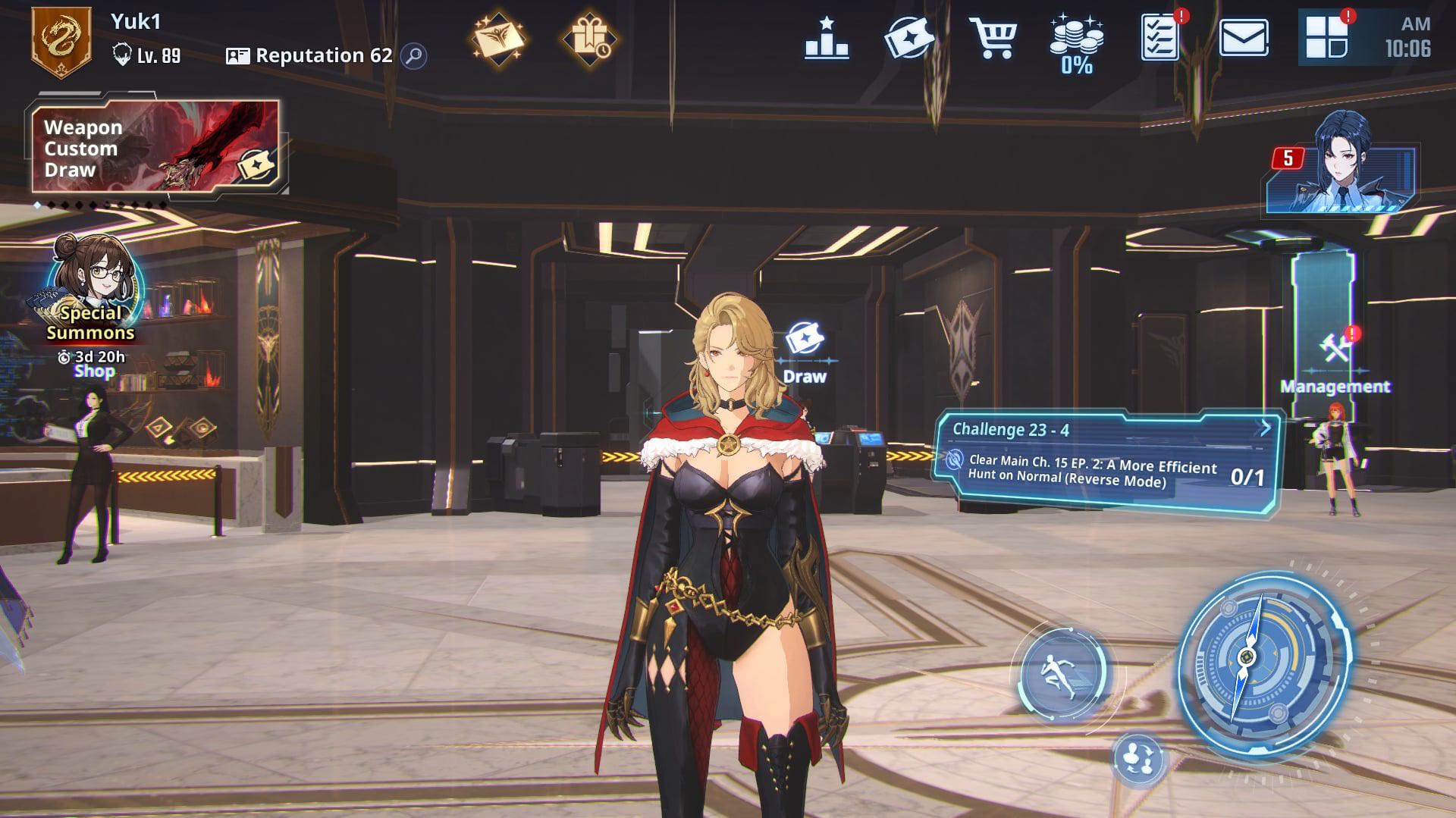The width and height of the screenshot is (1456, 818).
Task: Open the missions checklist
Action: [x=1159, y=38]
